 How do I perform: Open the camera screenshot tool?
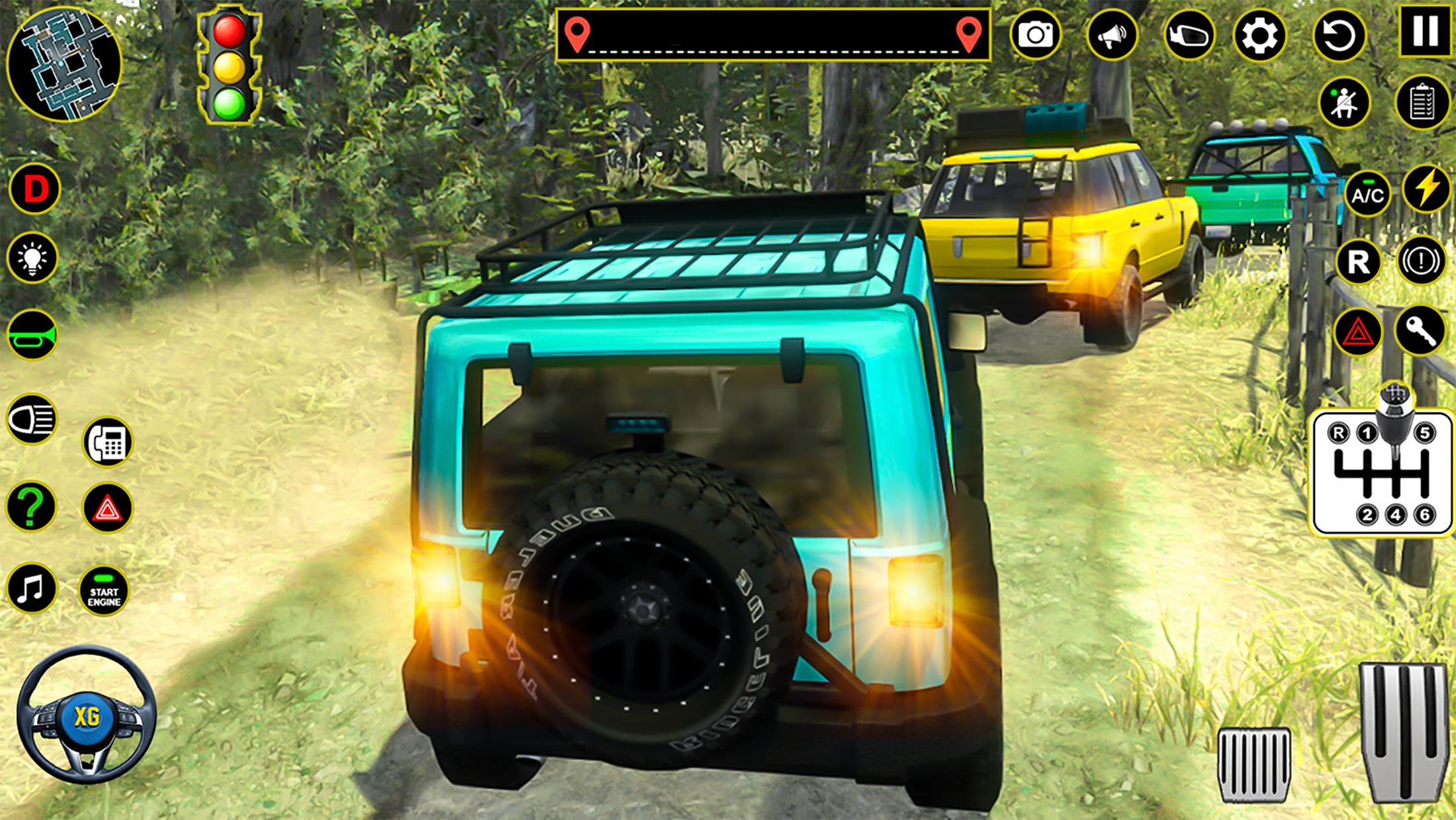point(1036,36)
